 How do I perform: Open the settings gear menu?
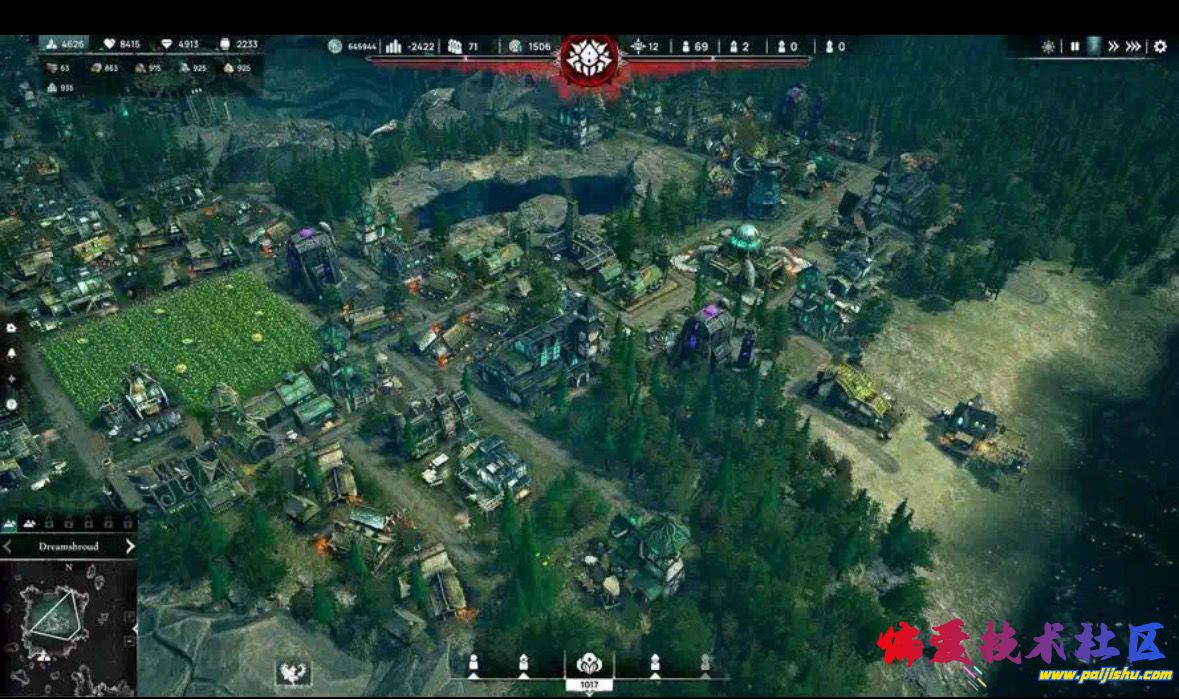pos(1160,47)
